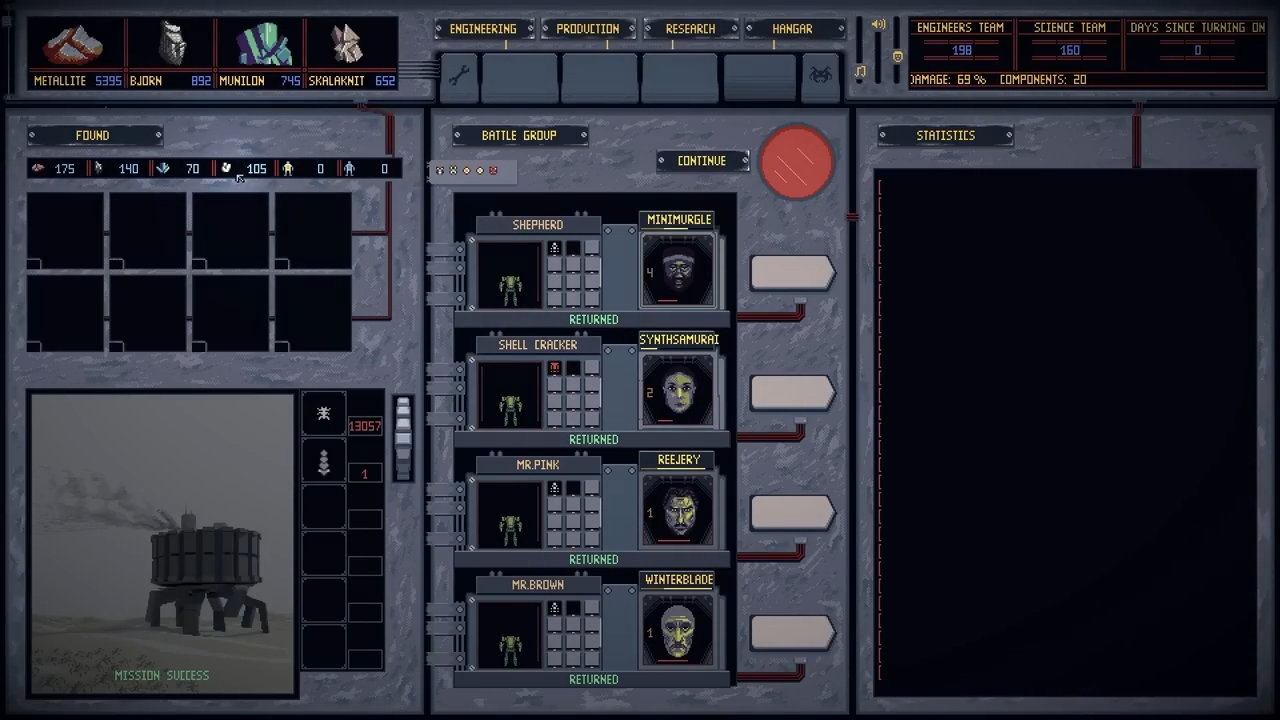
Task: Go to the Research section
Action: [x=690, y=29]
